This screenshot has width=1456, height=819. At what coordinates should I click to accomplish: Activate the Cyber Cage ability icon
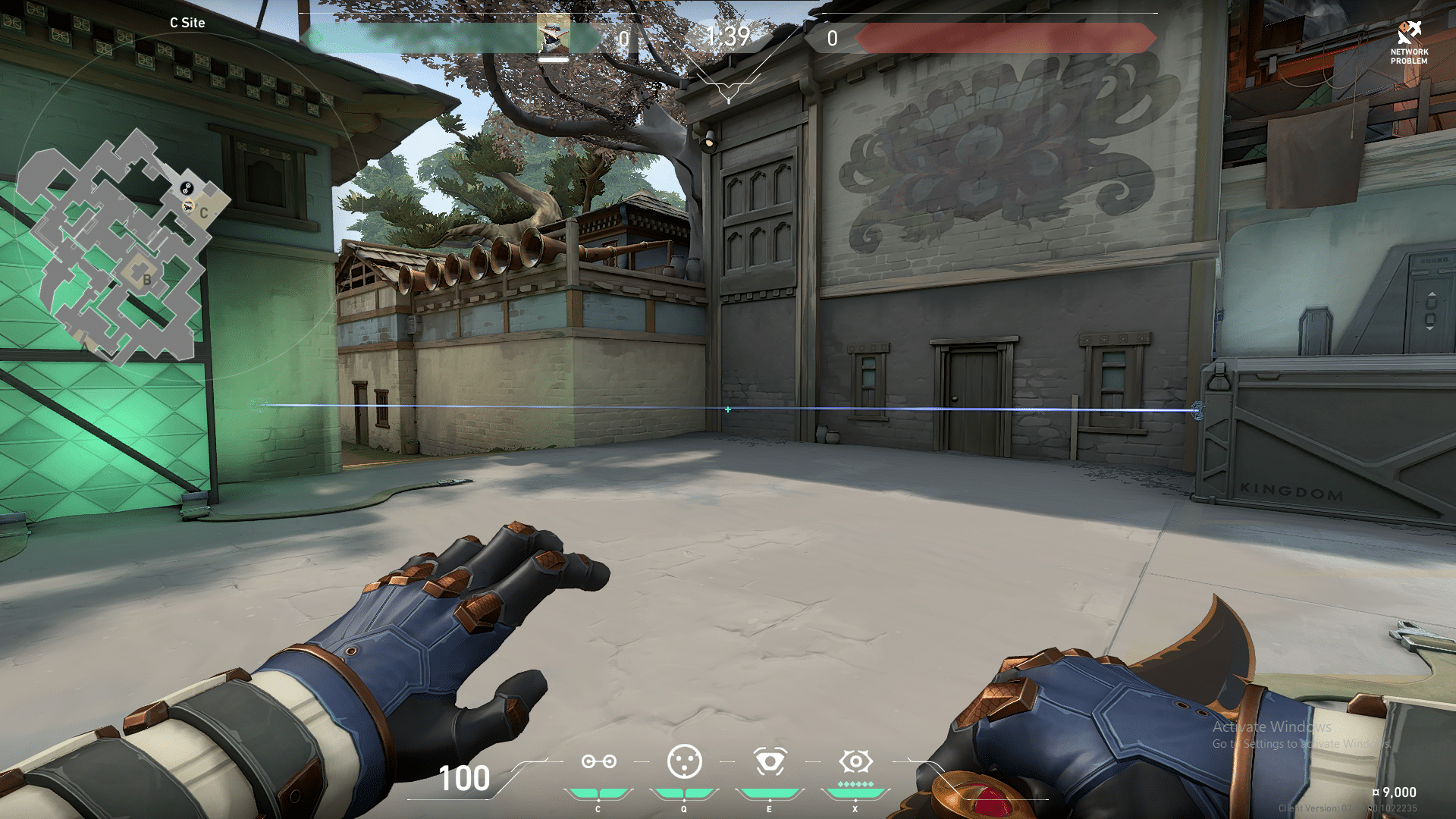[x=684, y=761]
